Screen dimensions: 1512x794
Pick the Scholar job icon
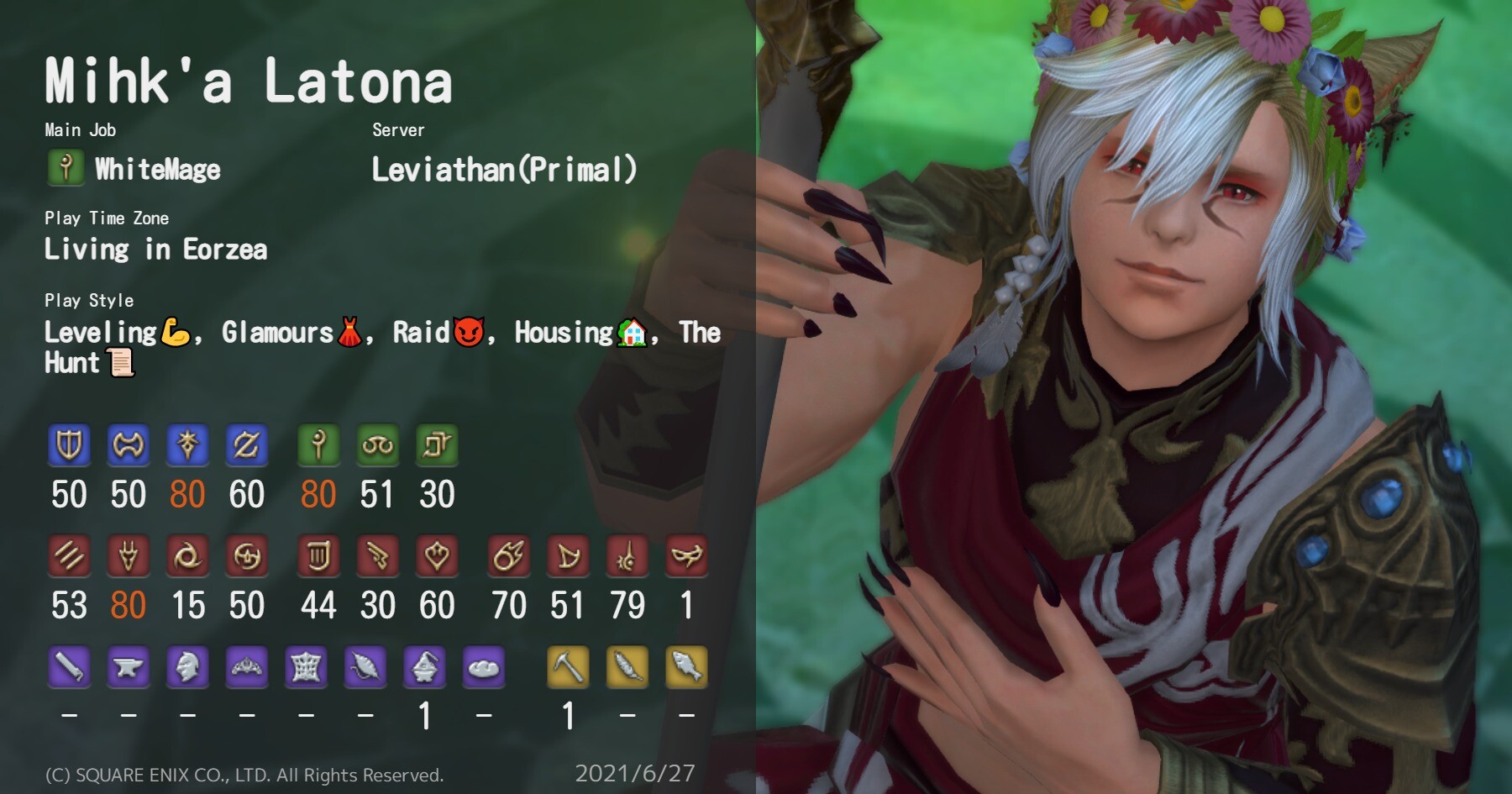(x=378, y=445)
